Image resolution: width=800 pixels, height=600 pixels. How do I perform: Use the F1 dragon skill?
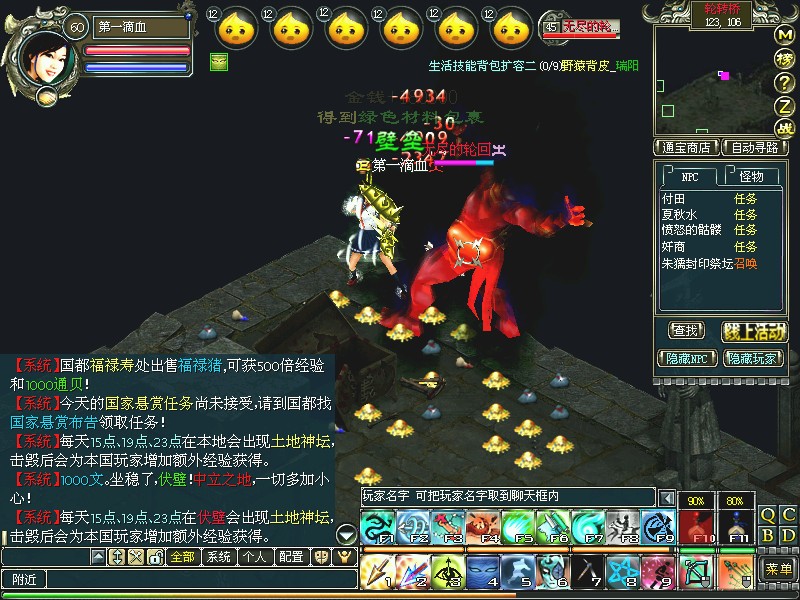pos(375,527)
